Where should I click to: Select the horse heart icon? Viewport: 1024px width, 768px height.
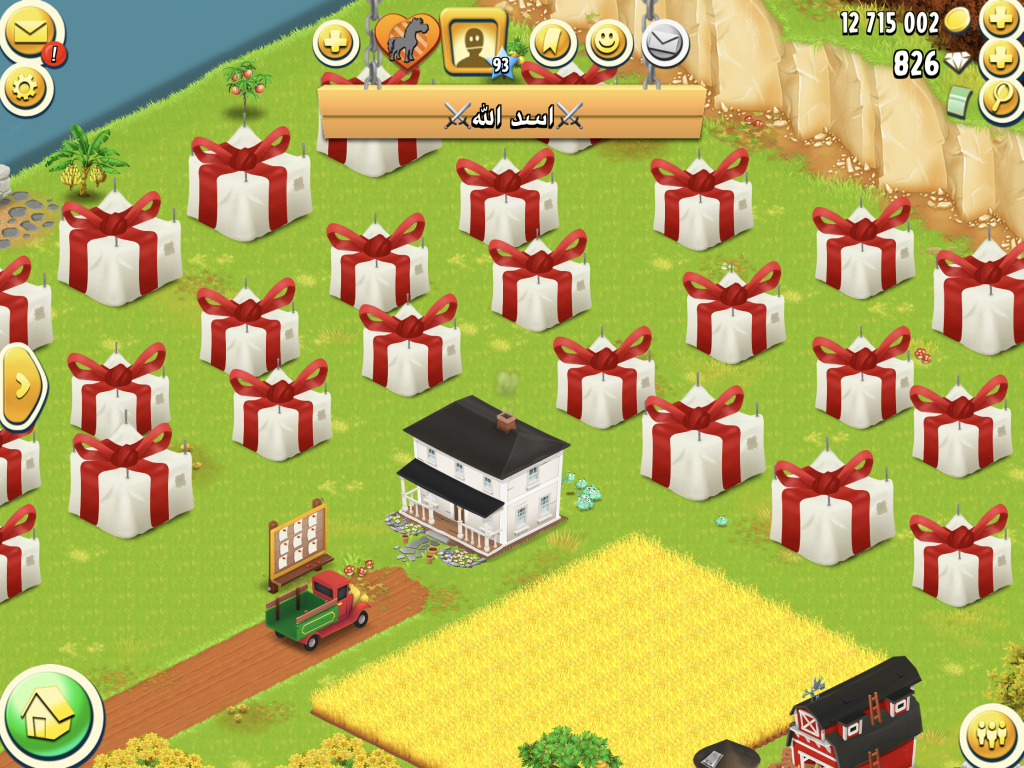point(406,44)
